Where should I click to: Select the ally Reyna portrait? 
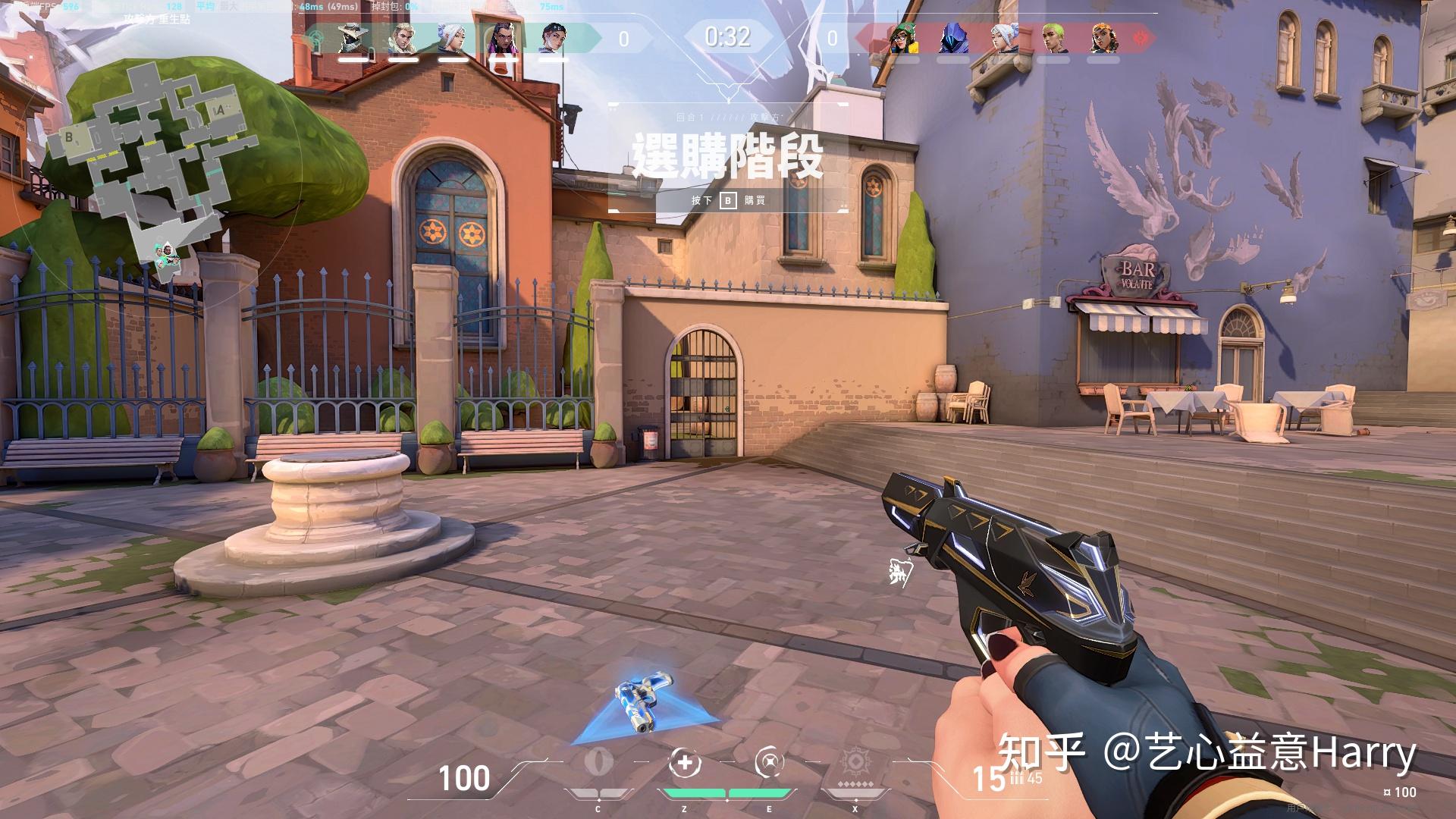tap(503, 38)
